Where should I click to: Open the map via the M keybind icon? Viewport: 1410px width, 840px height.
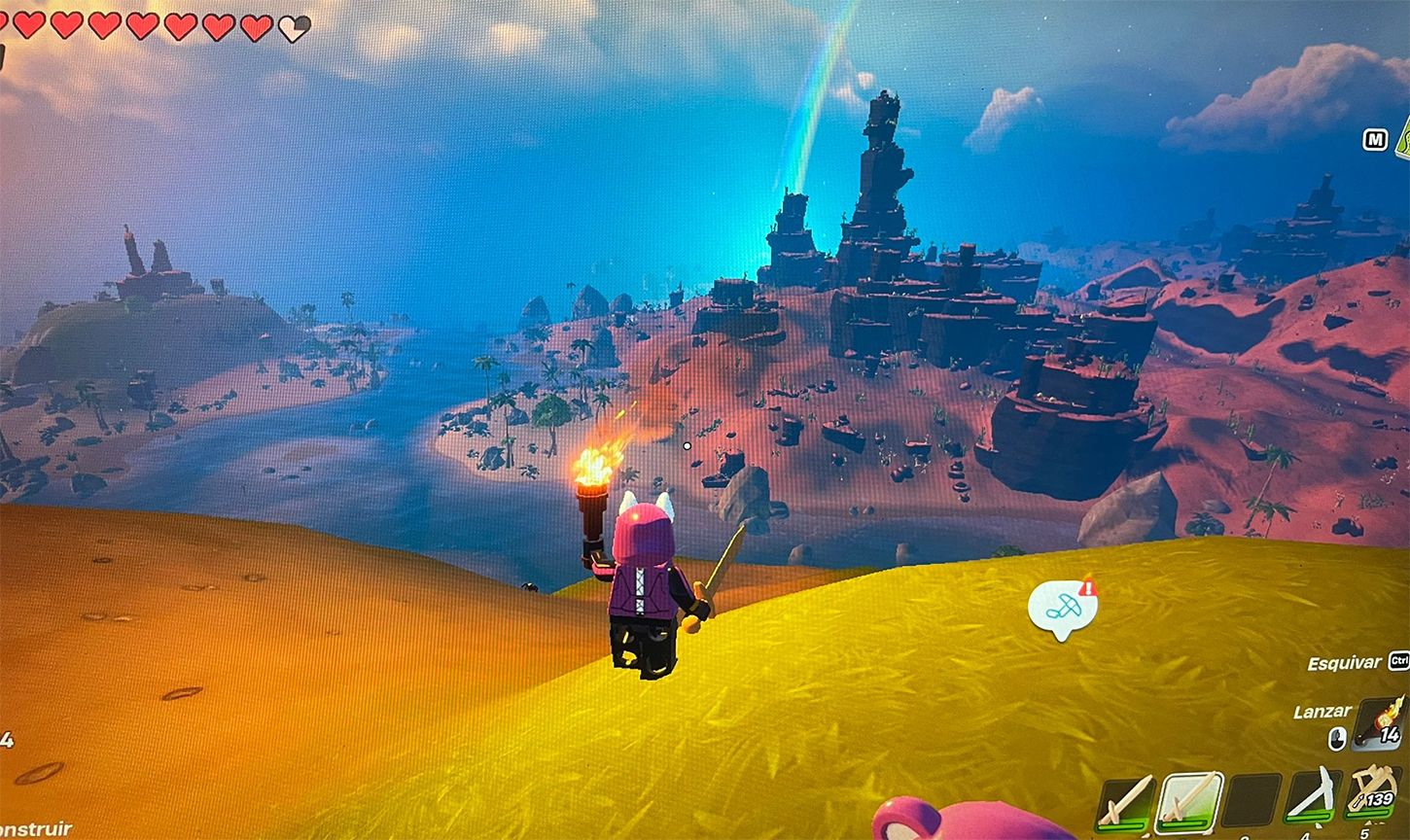1375,140
